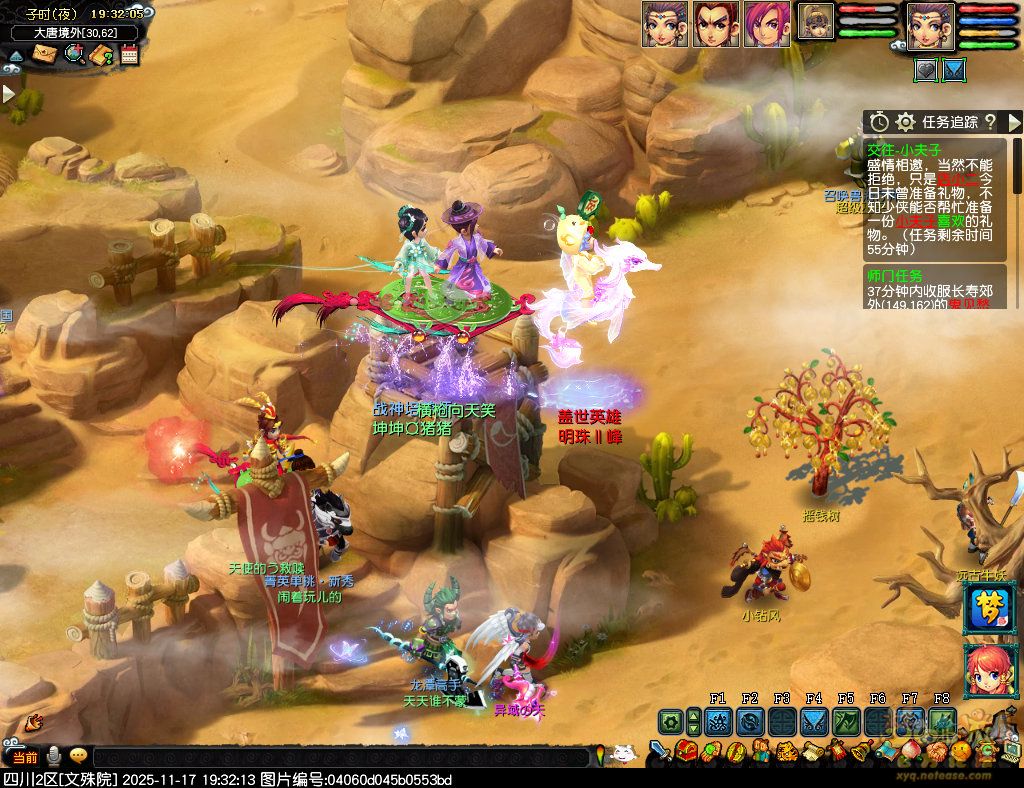Open the quest tracker gear settings
This screenshot has height=788, width=1024.
coord(906,122)
